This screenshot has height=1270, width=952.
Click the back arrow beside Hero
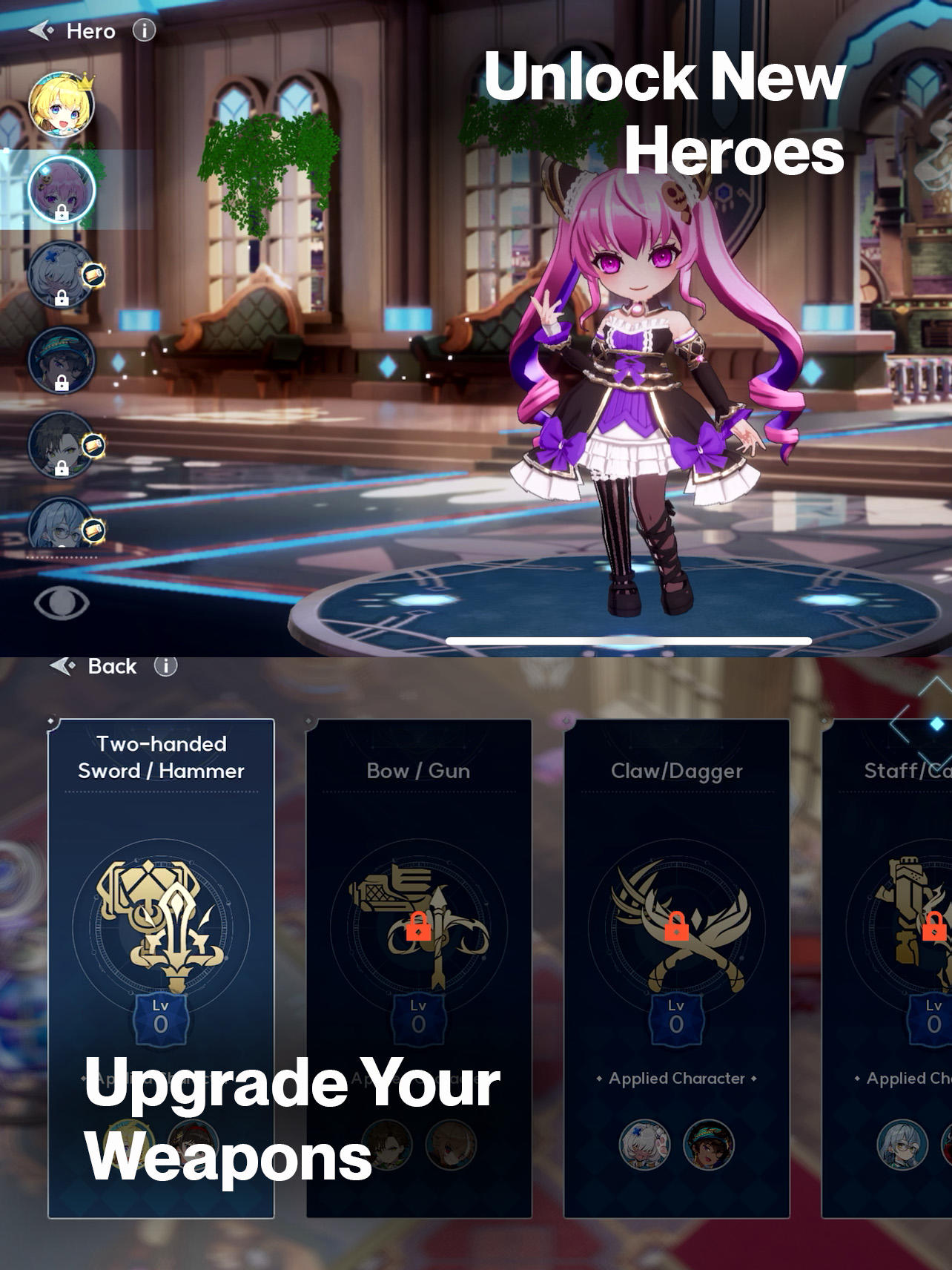click(x=41, y=30)
